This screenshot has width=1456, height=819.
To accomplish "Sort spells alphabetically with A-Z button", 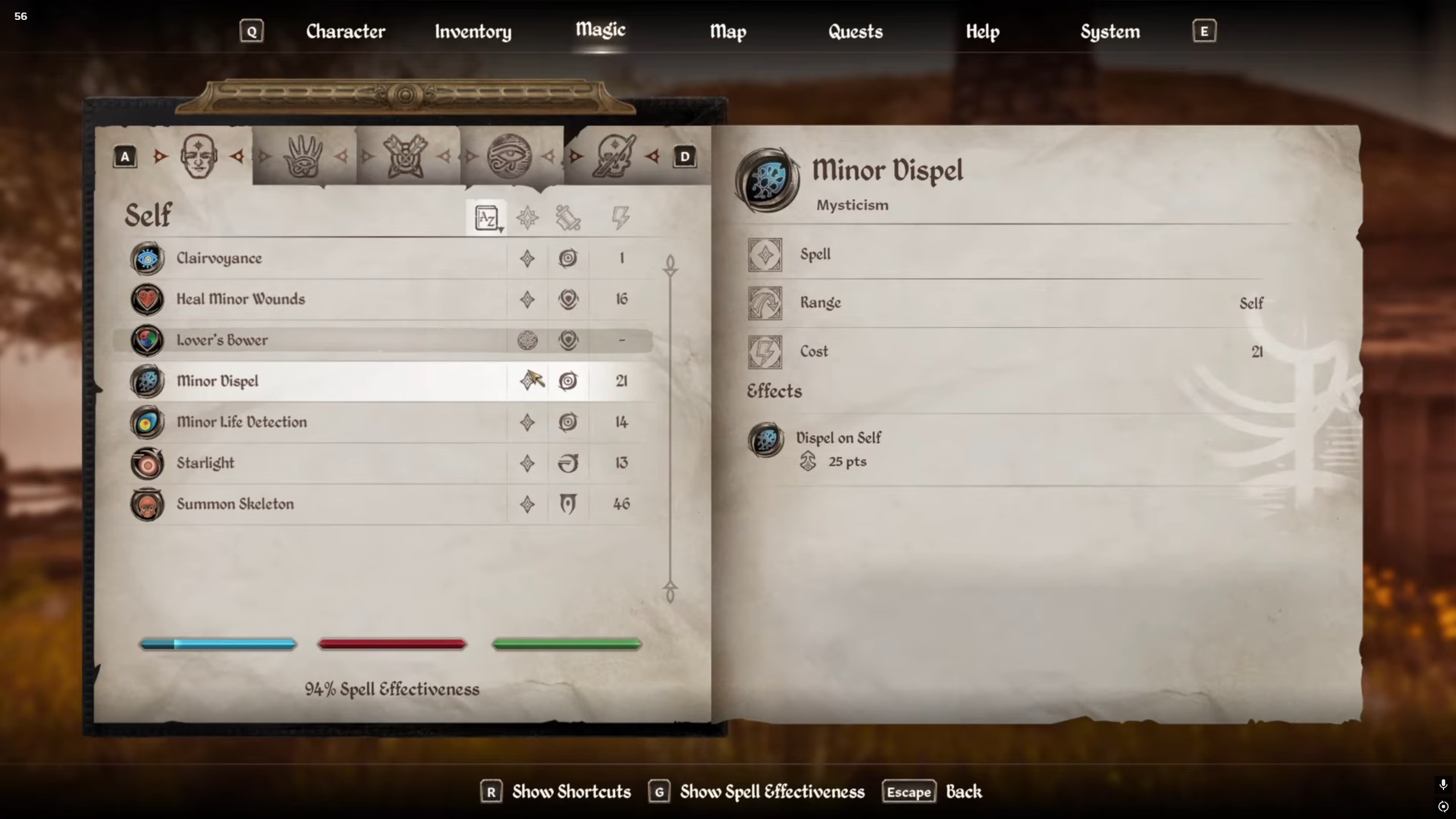I will (487, 218).
